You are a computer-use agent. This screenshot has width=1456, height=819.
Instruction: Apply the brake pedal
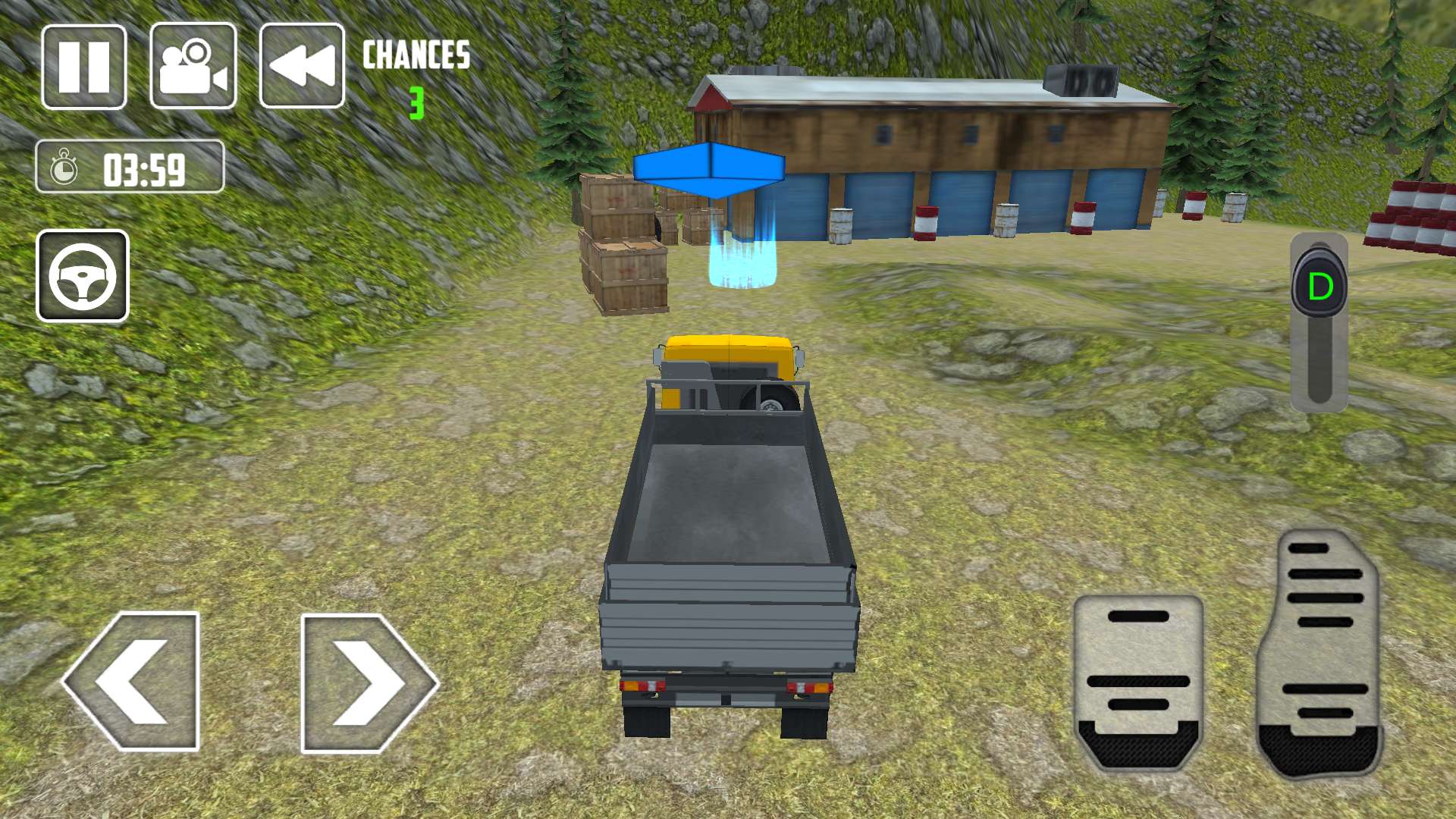pos(1138,681)
